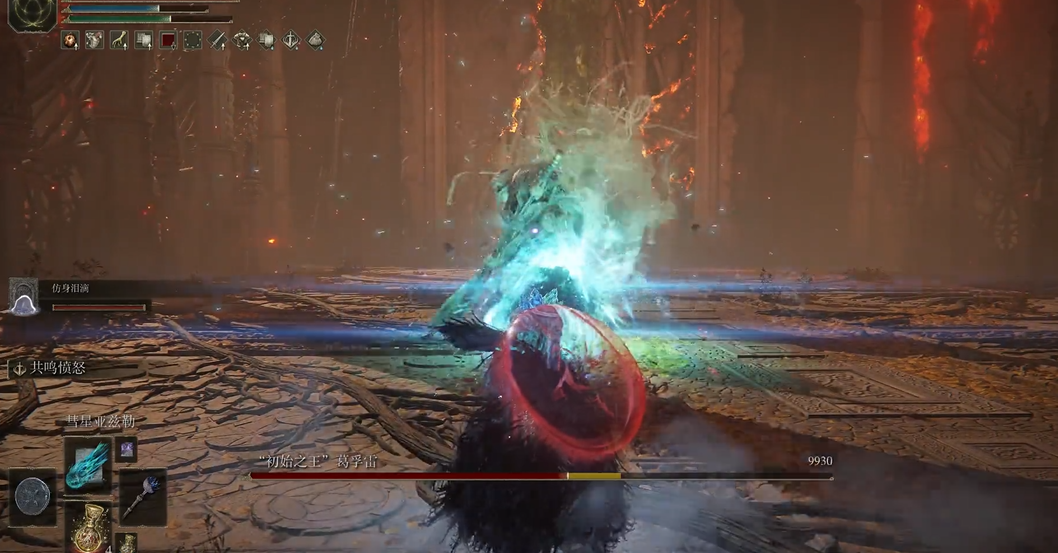Click the dotted dark ring status icon
Viewport: 1058px width, 553px height.
[192, 40]
